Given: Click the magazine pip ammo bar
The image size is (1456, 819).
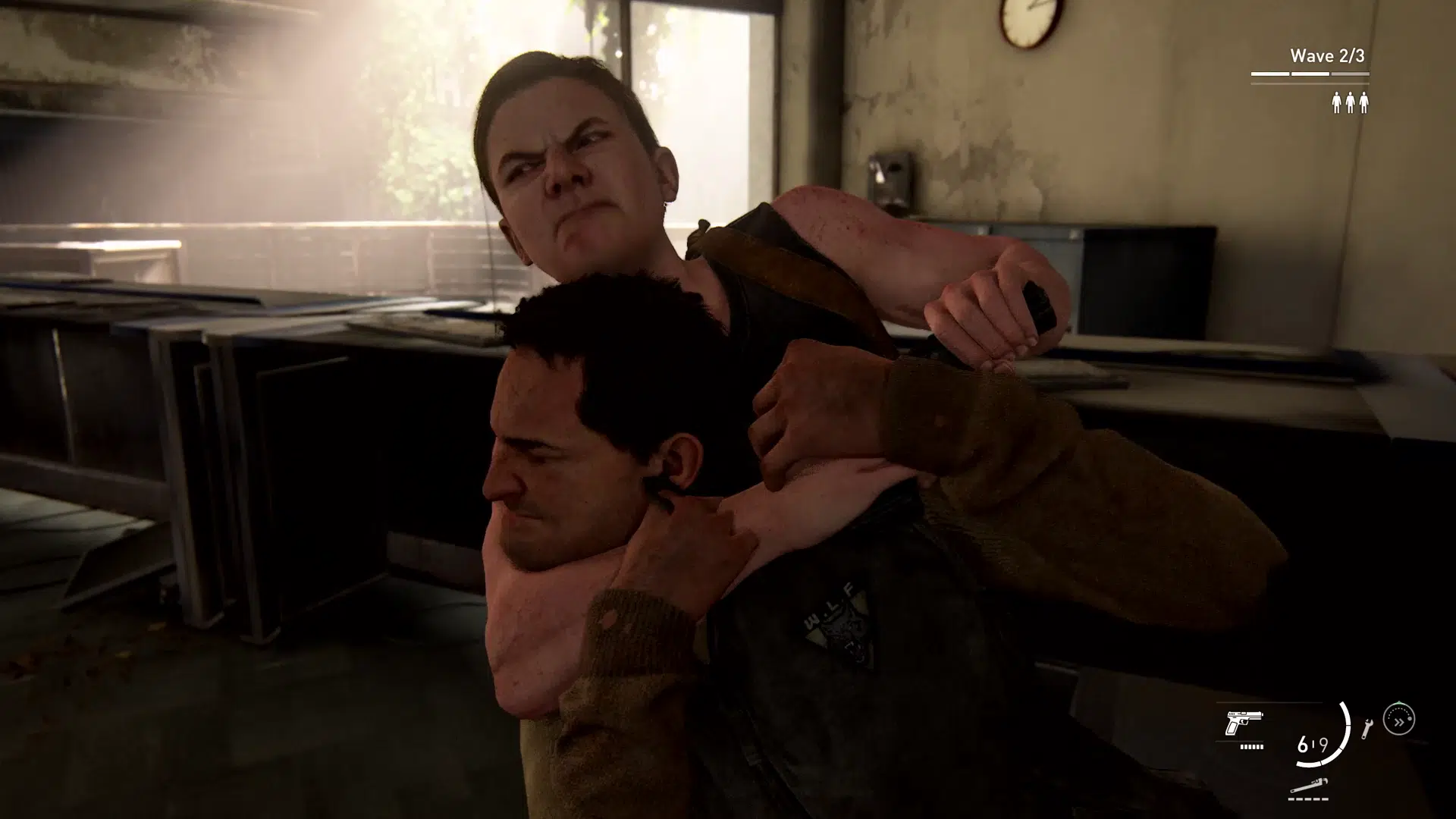Looking at the screenshot, I should click(x=1251, y=747).
